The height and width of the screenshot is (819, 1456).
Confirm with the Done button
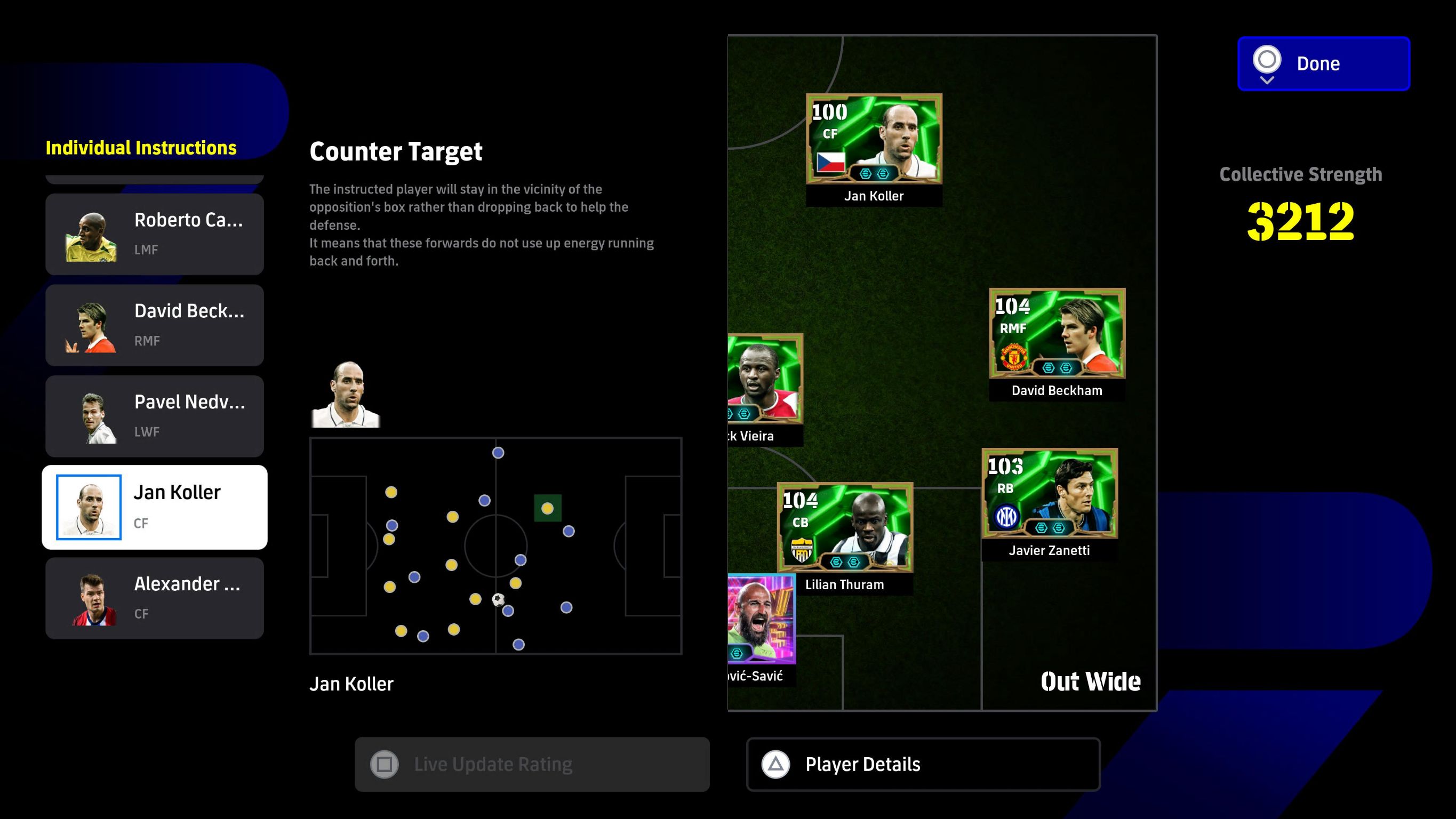point(1323,63)
